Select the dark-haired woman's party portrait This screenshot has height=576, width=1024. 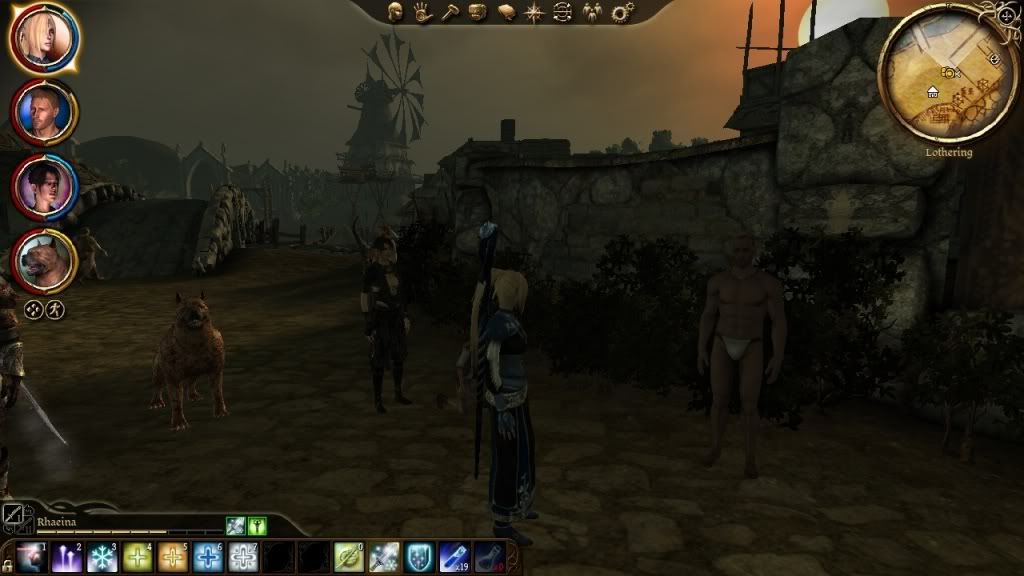click(x=44, y=187)
